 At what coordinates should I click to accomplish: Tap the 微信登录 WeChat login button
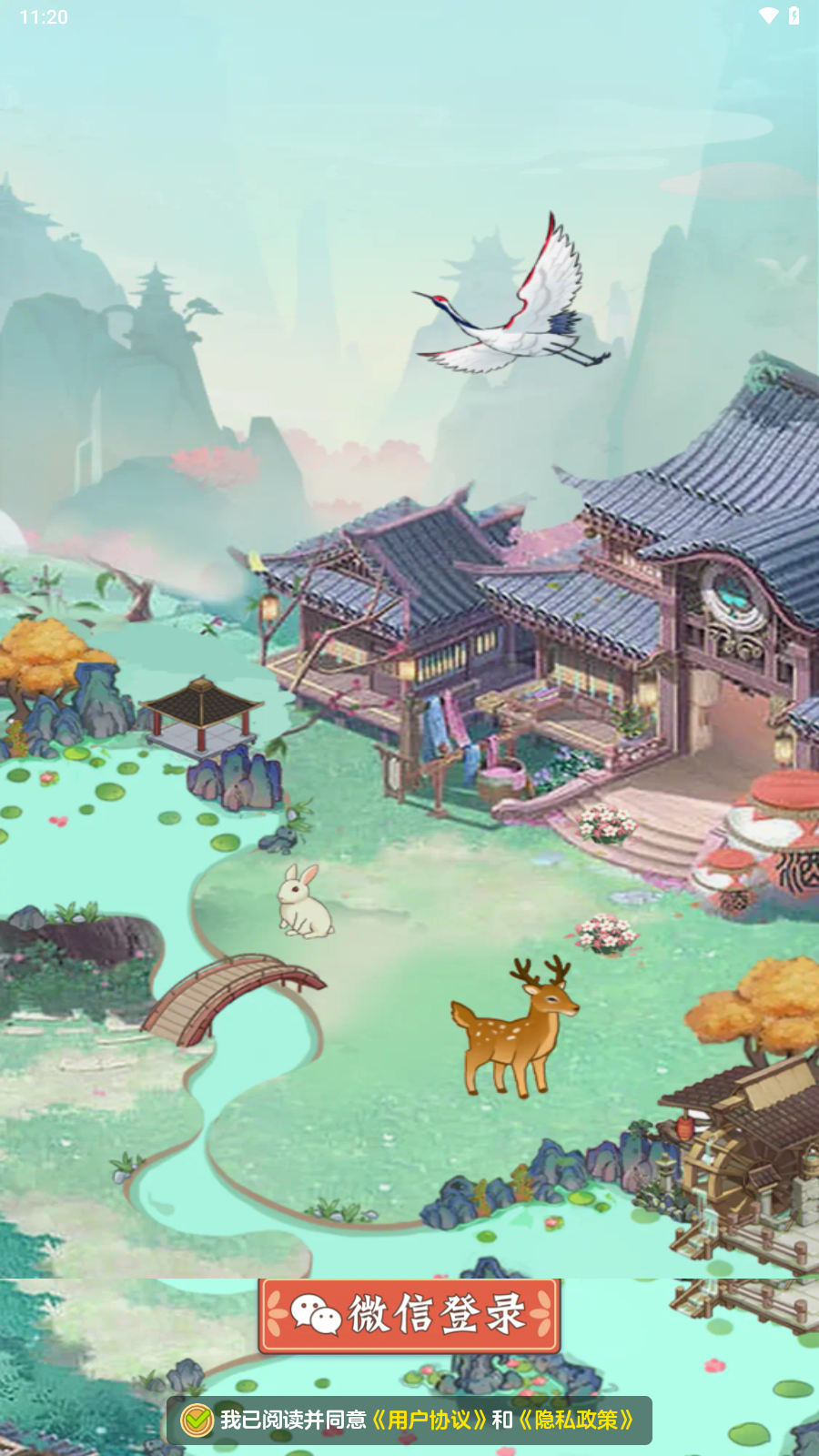tap(409, 1315)
